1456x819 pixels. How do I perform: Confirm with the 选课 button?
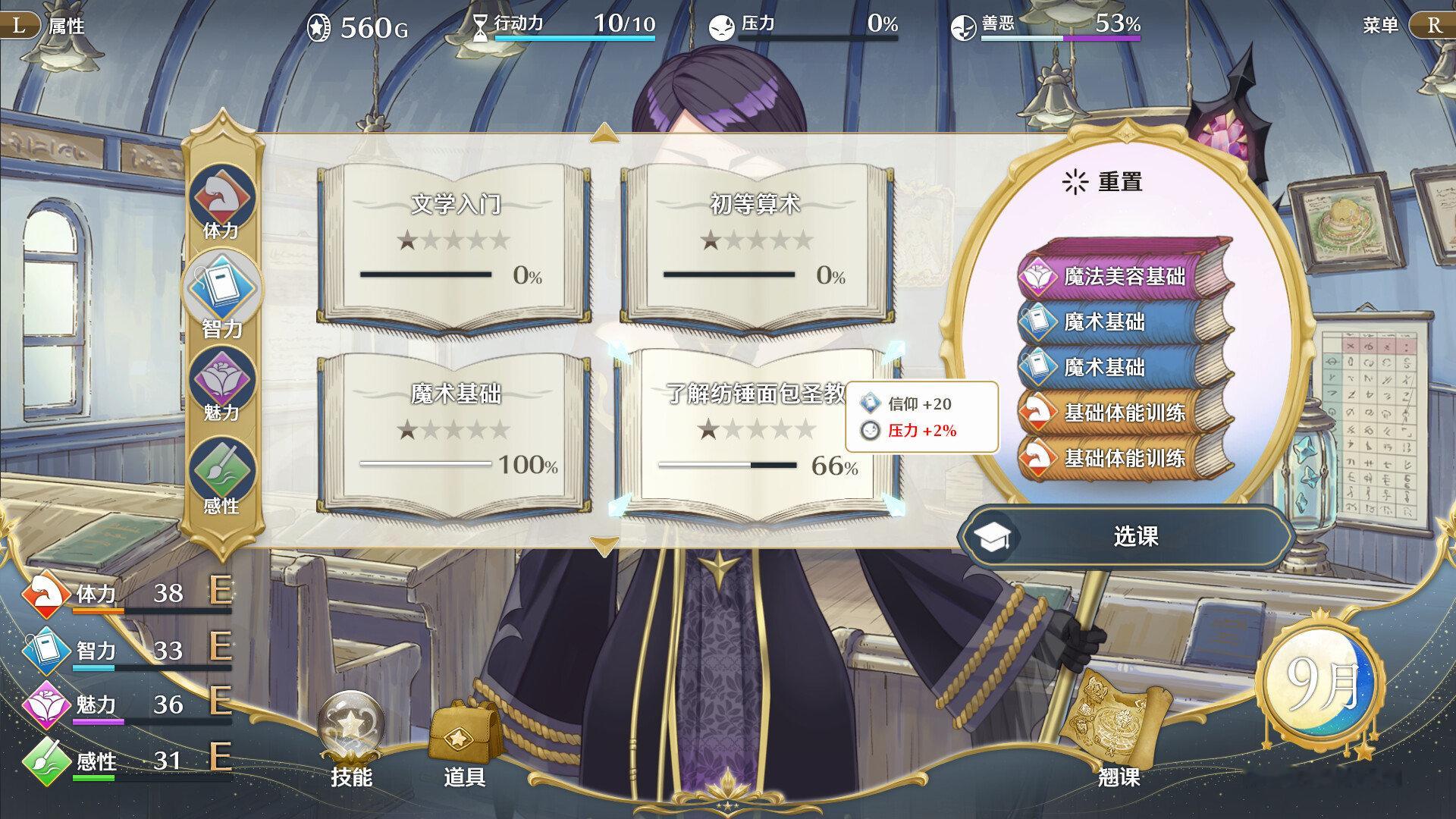click(1130, 535)
